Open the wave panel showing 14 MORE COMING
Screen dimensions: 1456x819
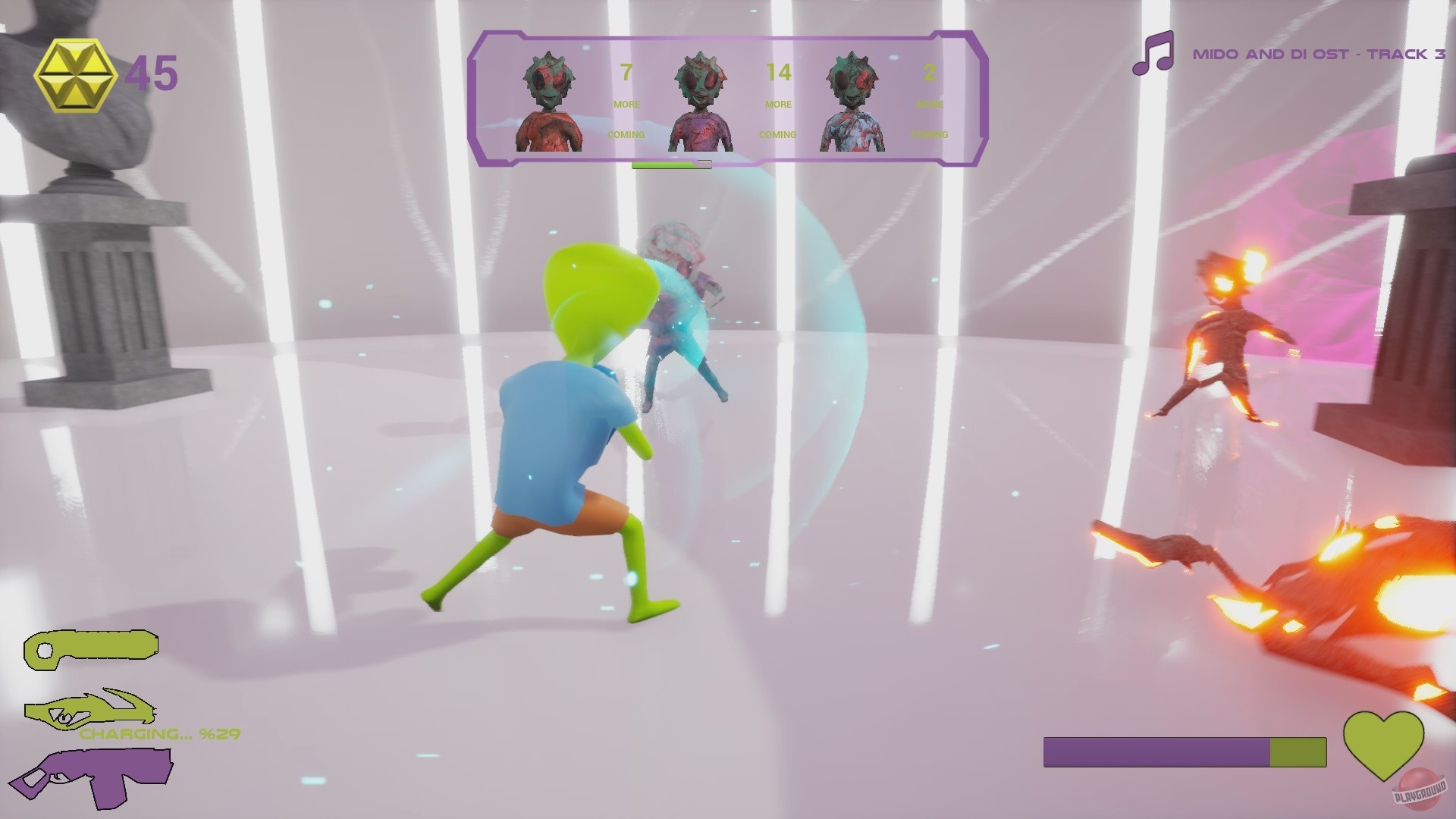[x=780, y=102]
